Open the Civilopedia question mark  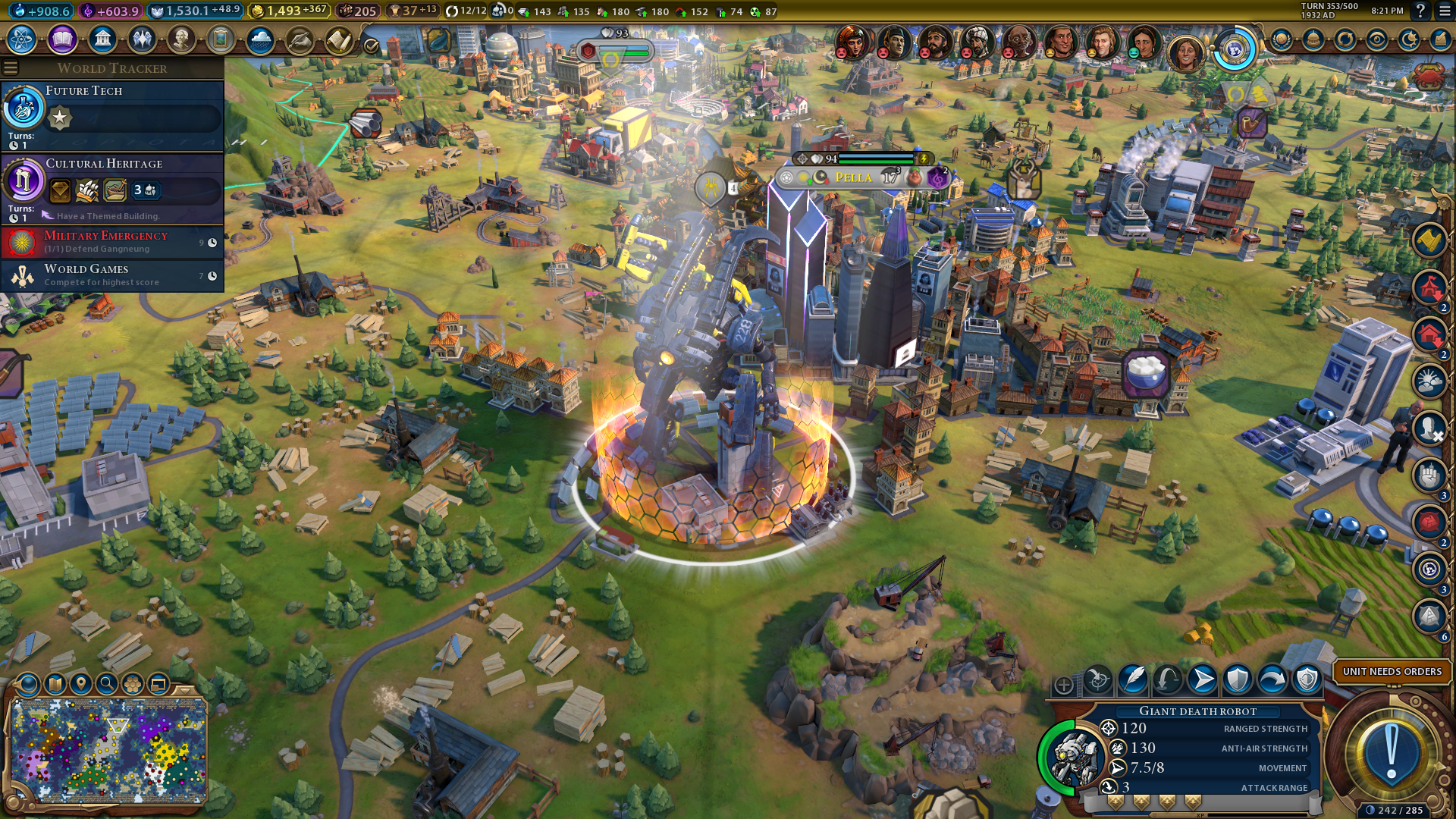tap(1420, 11)
